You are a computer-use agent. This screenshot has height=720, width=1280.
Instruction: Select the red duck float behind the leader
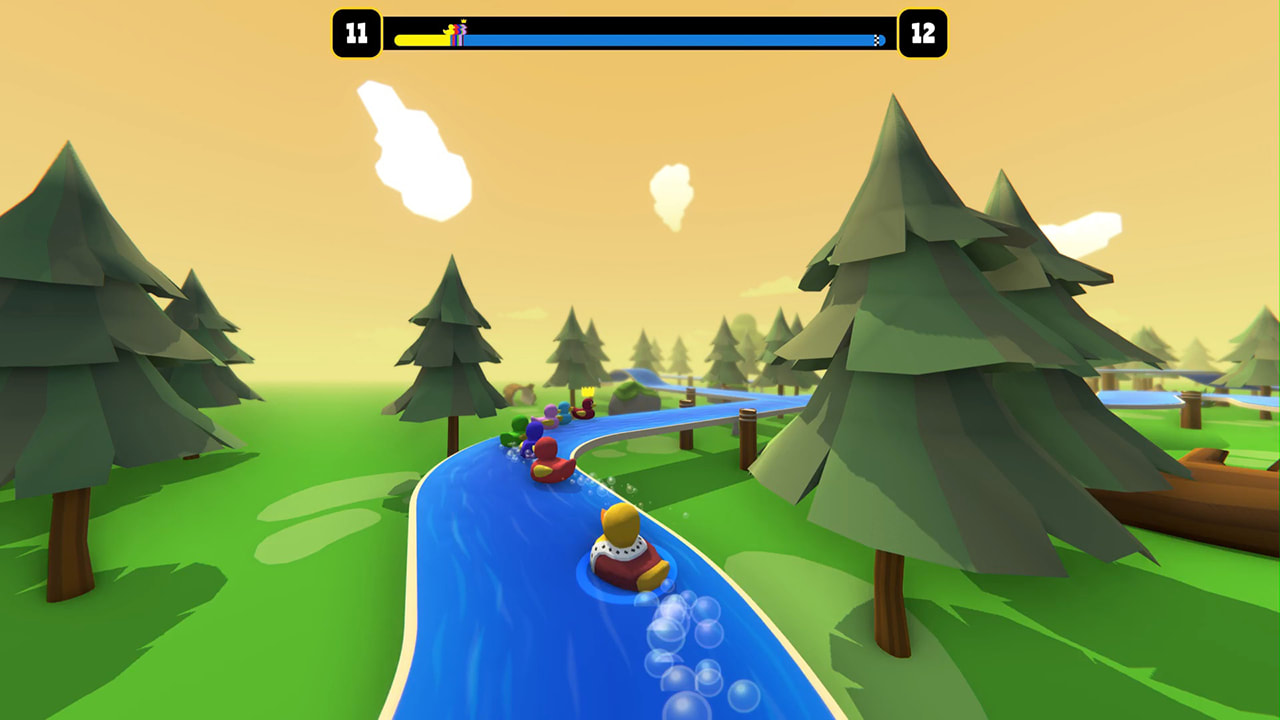coord(548,465)
